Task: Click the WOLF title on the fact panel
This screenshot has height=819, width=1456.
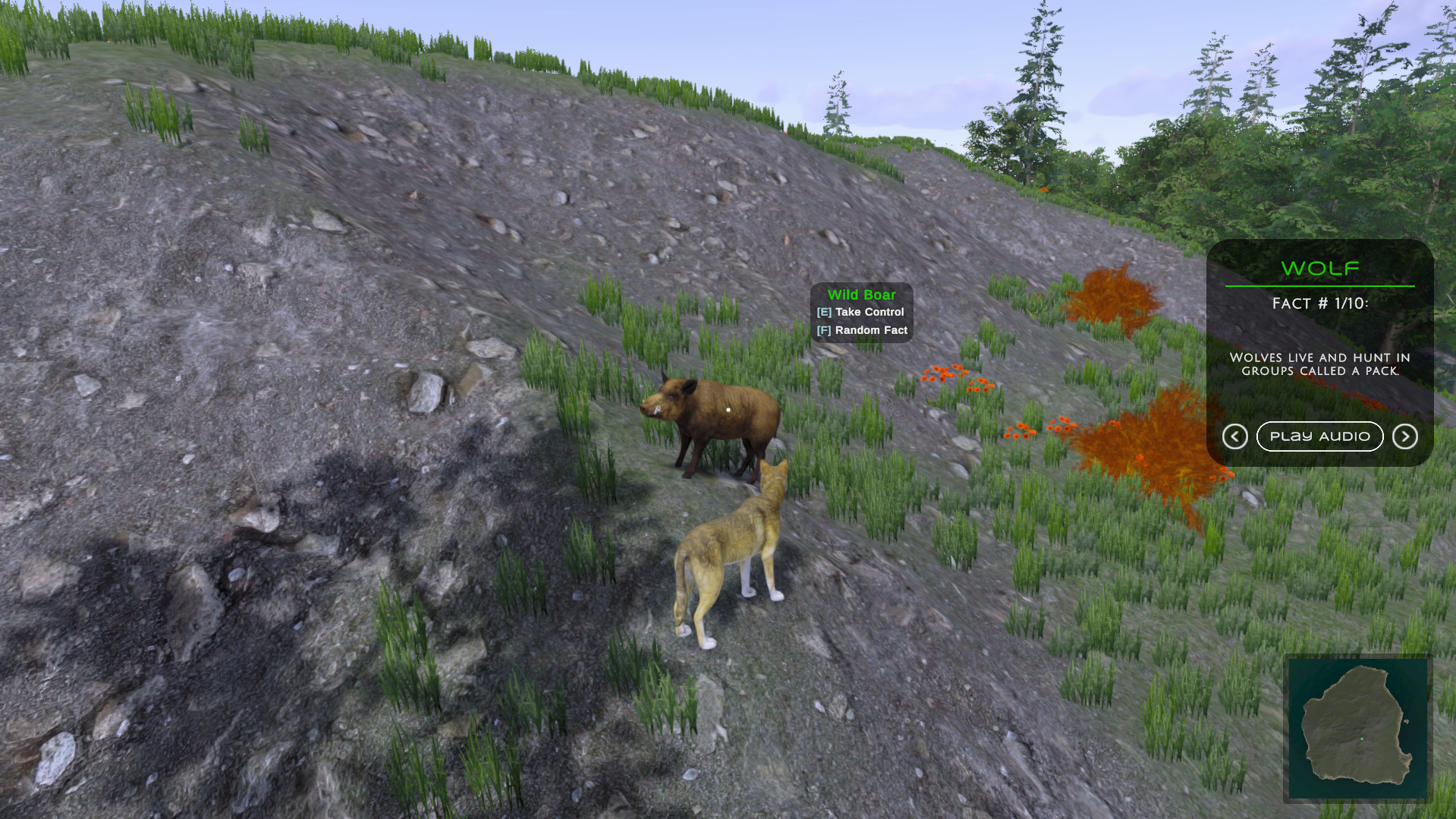Action: coord(1319,268)
